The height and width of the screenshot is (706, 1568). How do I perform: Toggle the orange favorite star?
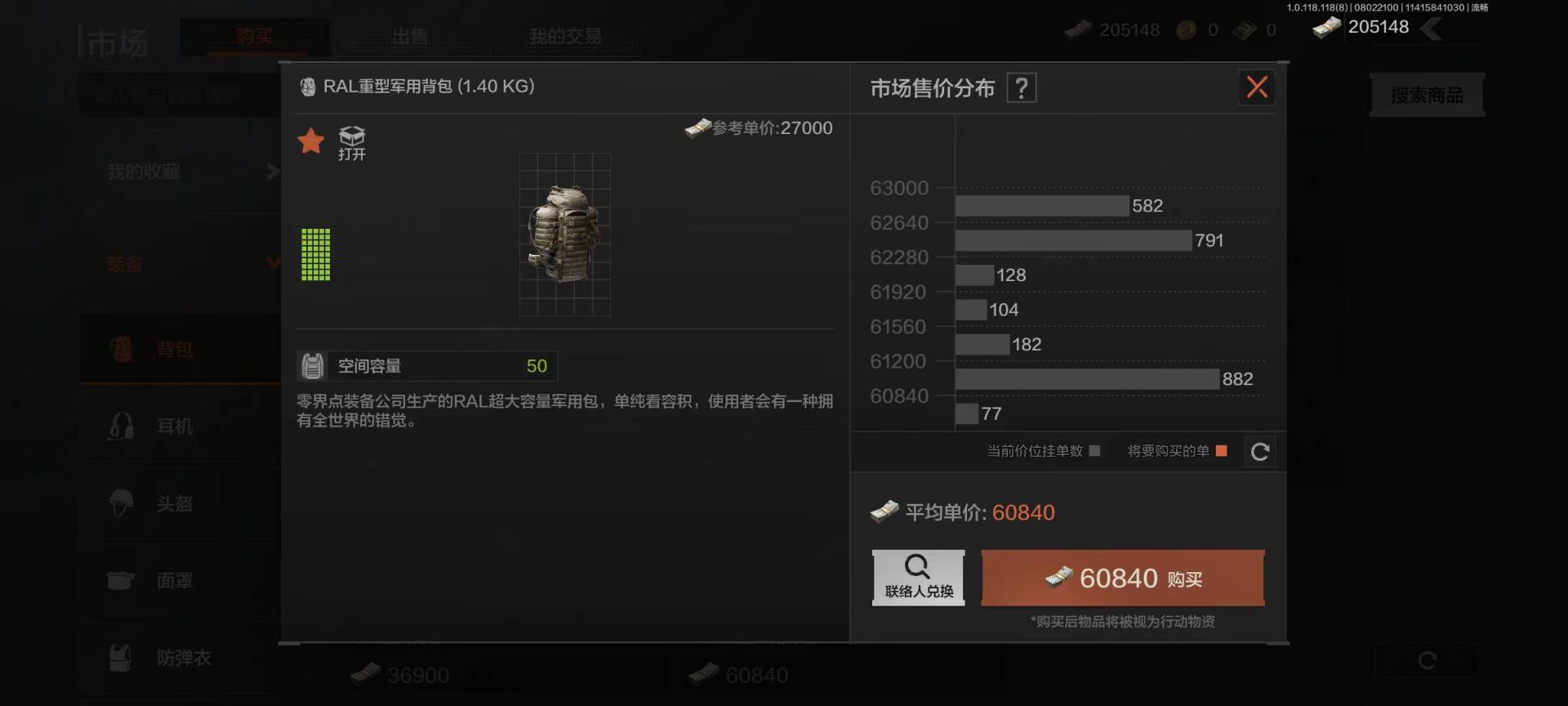311,141
